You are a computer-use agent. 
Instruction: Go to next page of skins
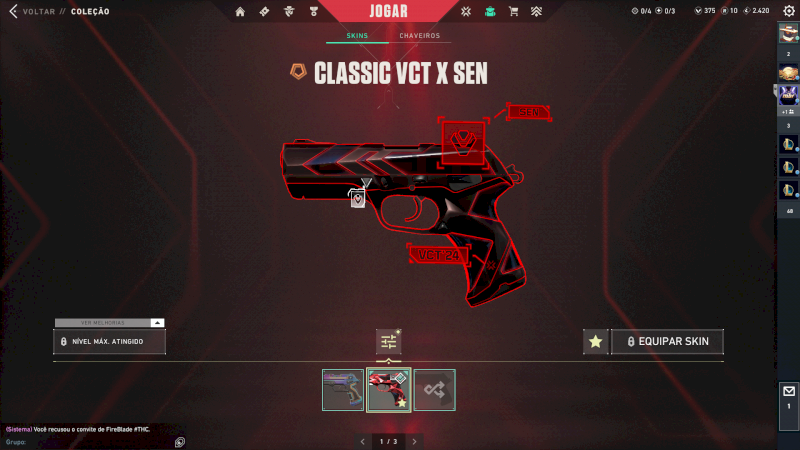415,441
